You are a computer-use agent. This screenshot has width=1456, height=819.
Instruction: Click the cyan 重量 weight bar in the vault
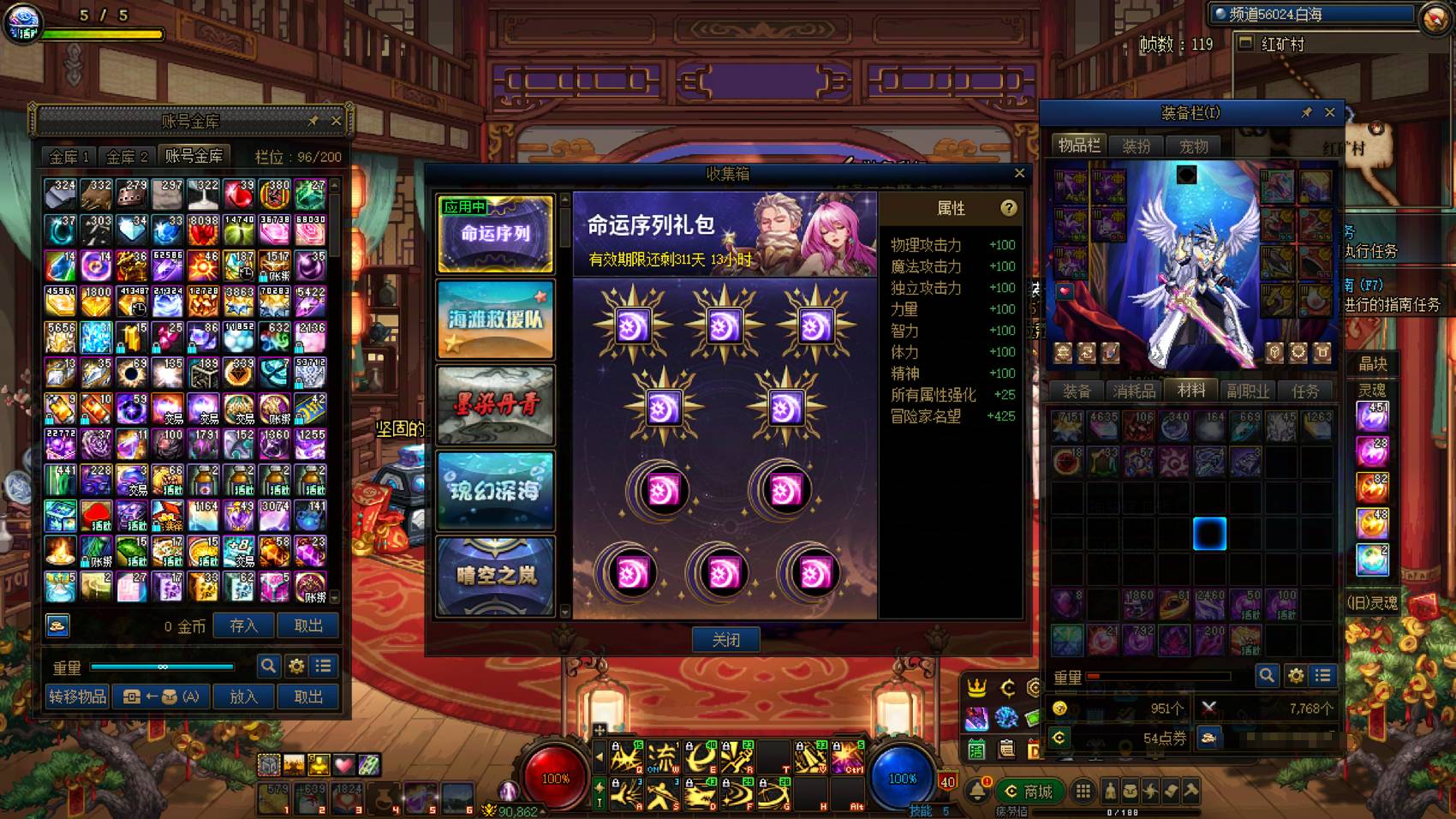point(163,666)
